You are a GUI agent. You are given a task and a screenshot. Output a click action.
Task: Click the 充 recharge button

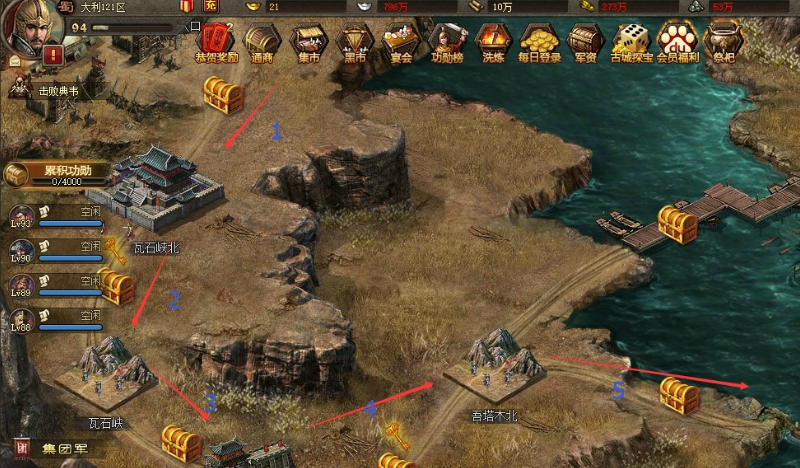211,6
